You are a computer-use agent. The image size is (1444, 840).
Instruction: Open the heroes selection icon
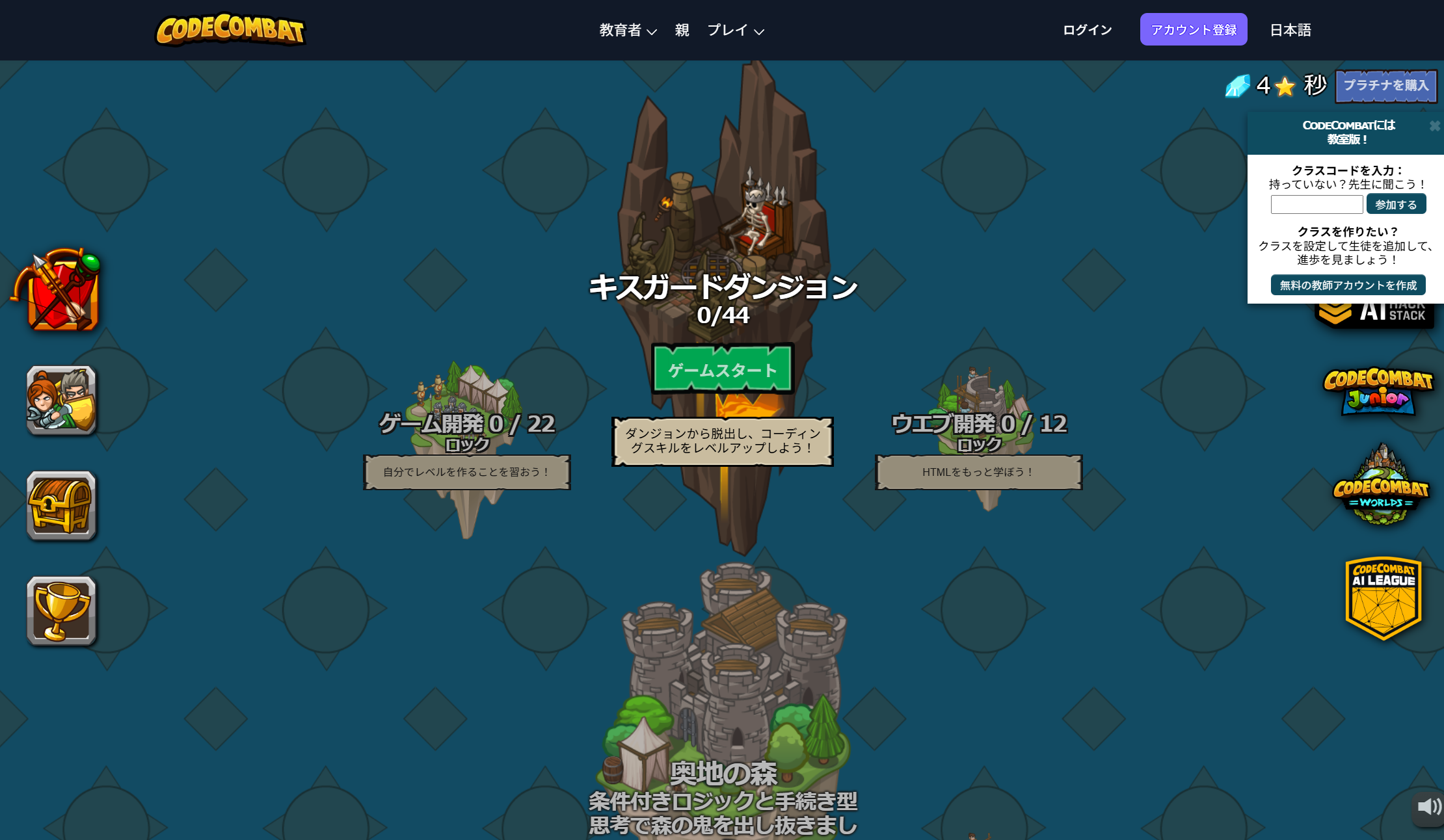(x=61, y=400)
